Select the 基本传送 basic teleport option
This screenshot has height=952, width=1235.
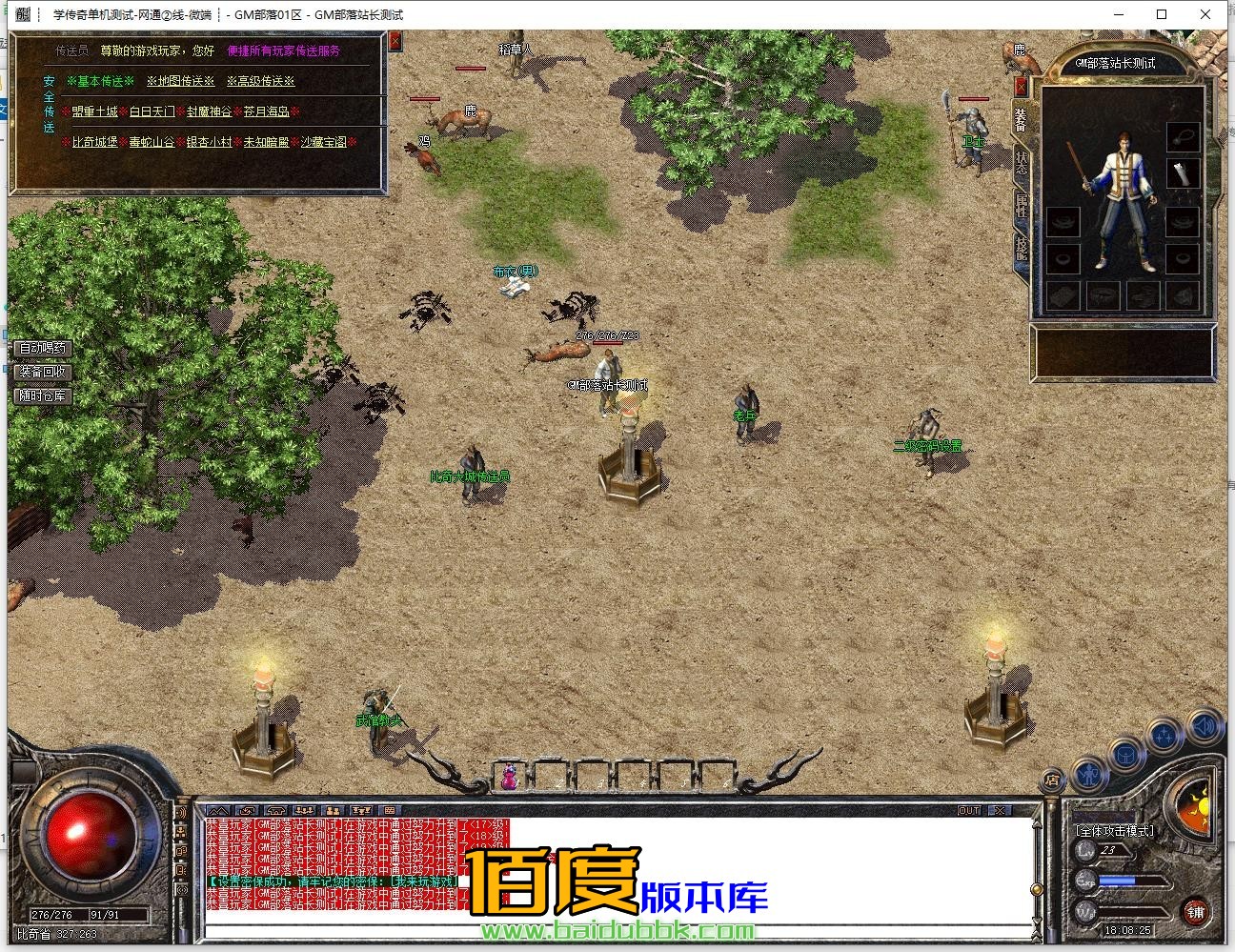tap(101, 82)
